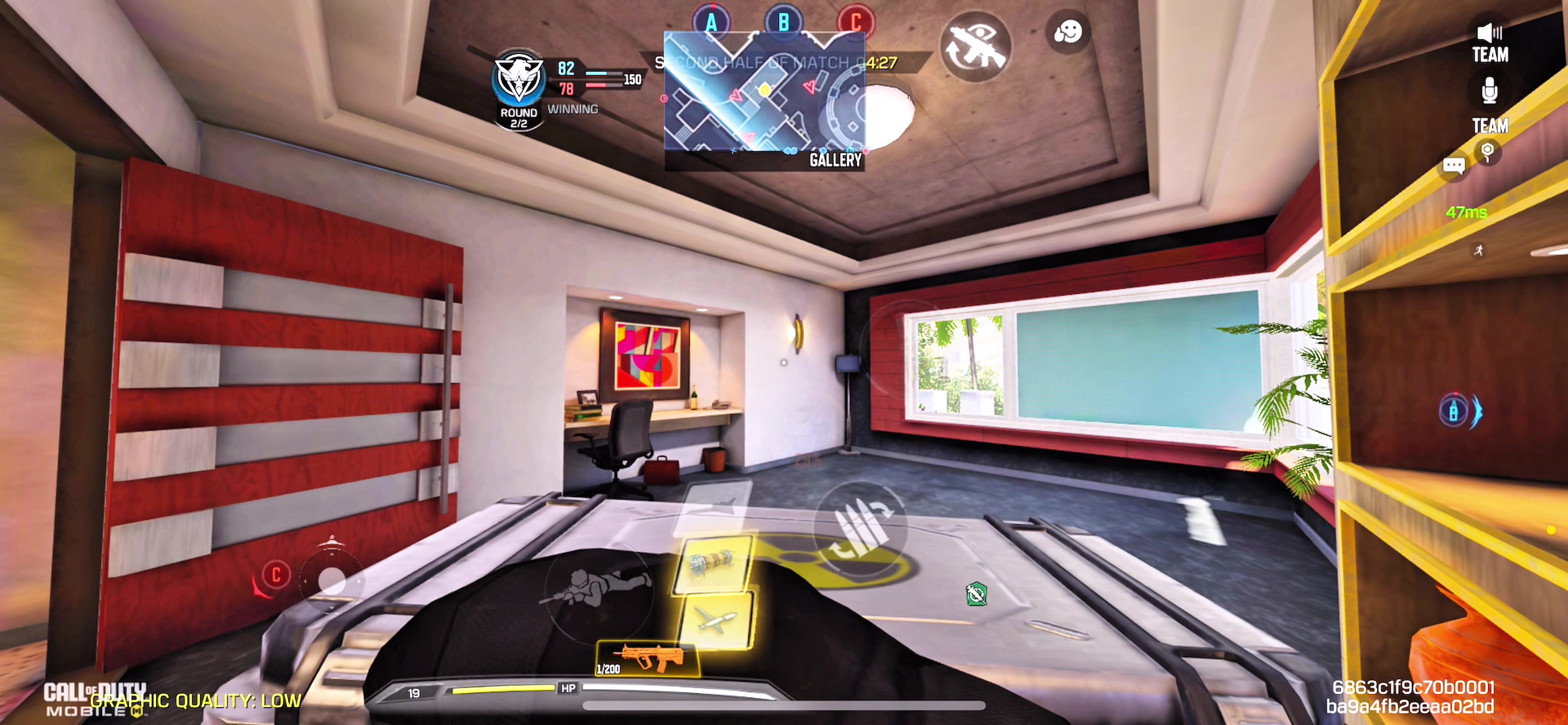Go prone with the lying soldier button

(596, 587)
